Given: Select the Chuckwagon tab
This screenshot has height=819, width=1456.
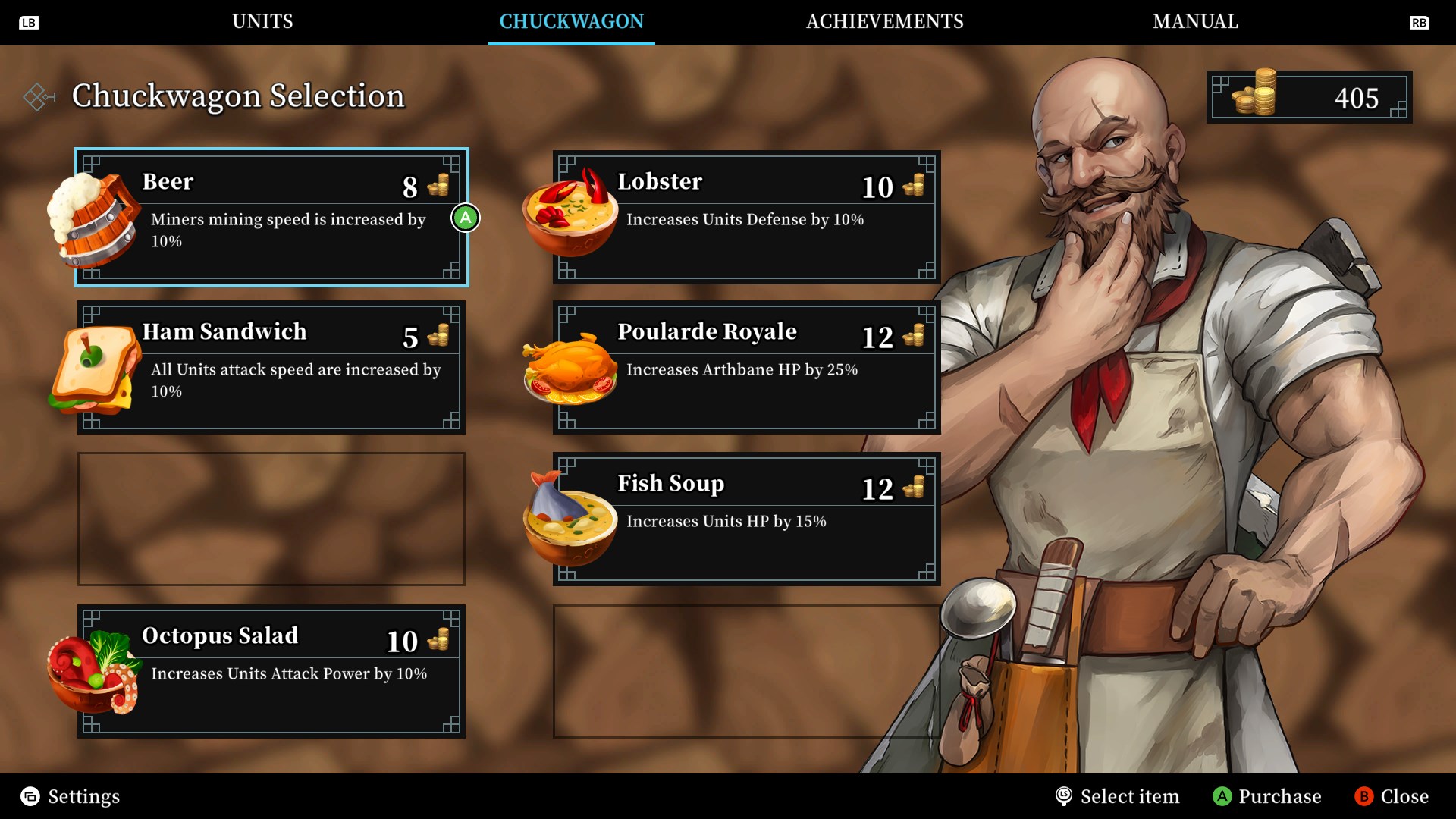Looking at the screenshot, I should 571,21.
